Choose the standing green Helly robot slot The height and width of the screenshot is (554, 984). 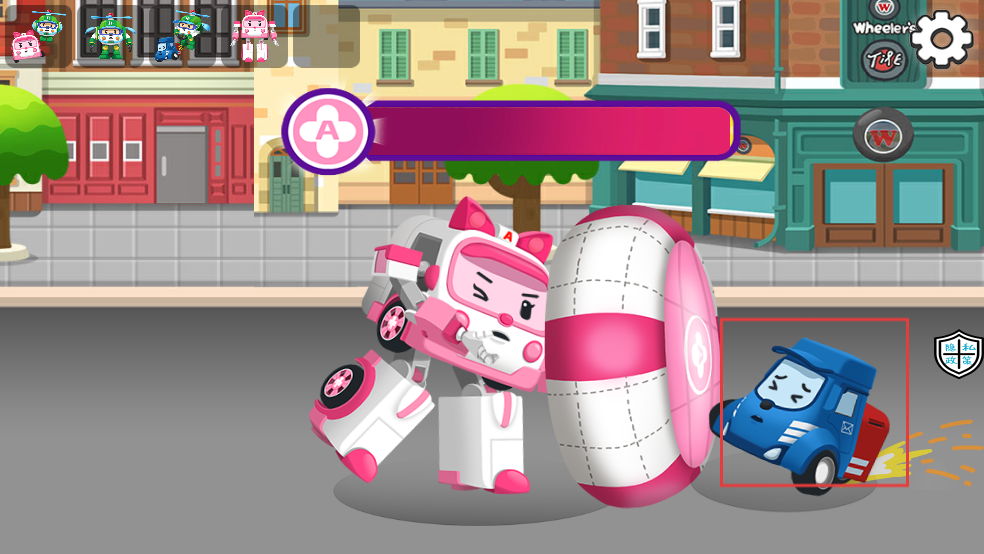[107, 35]
